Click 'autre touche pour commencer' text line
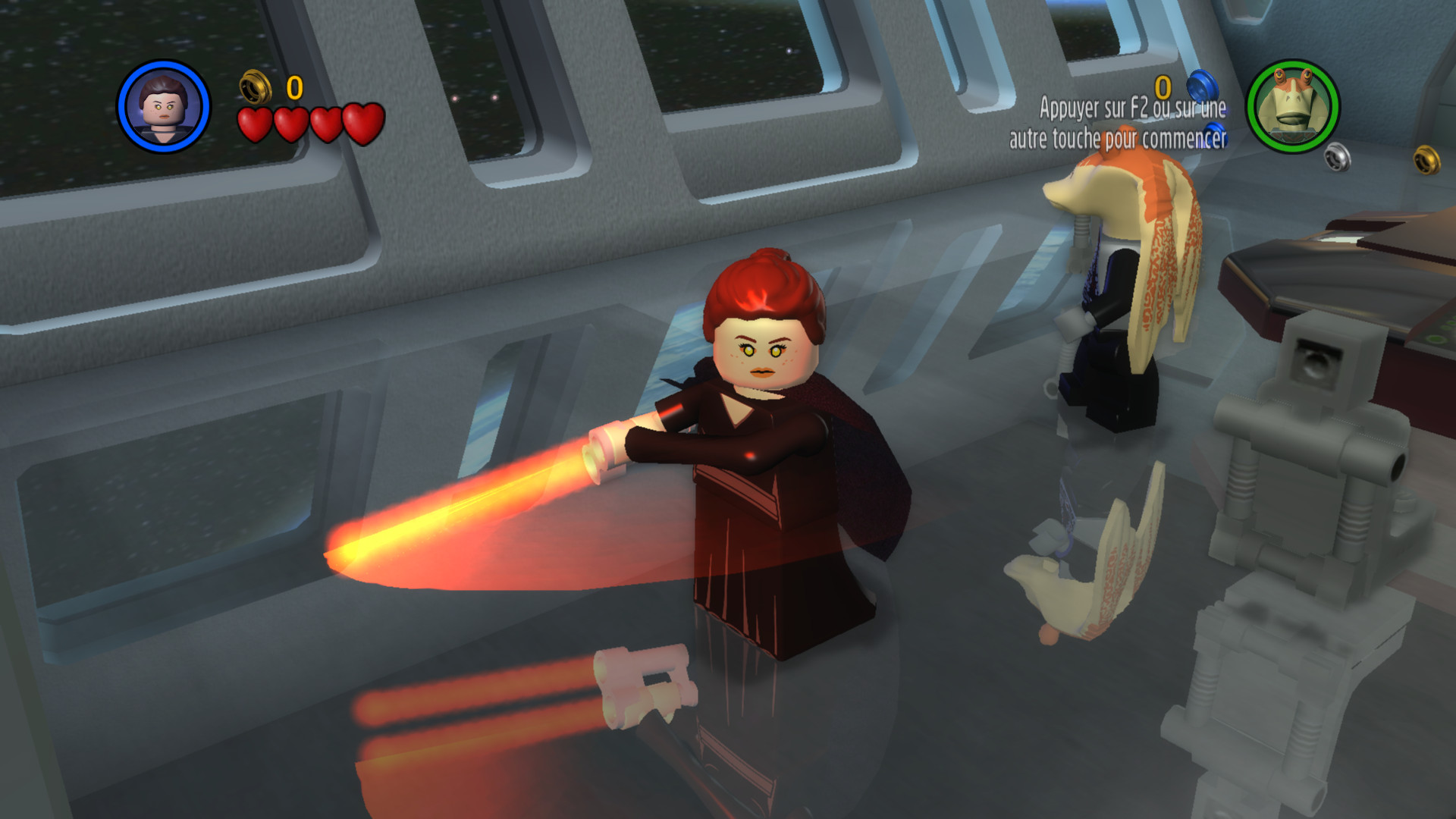This screenshot has width=1456, height=819. [x=1119, y=139]
